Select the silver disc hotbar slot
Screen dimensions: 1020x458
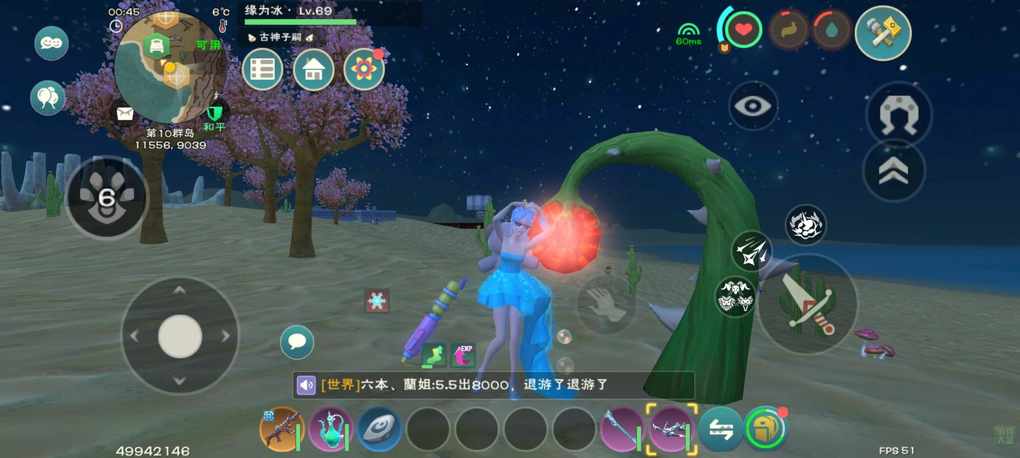[379, 429]
